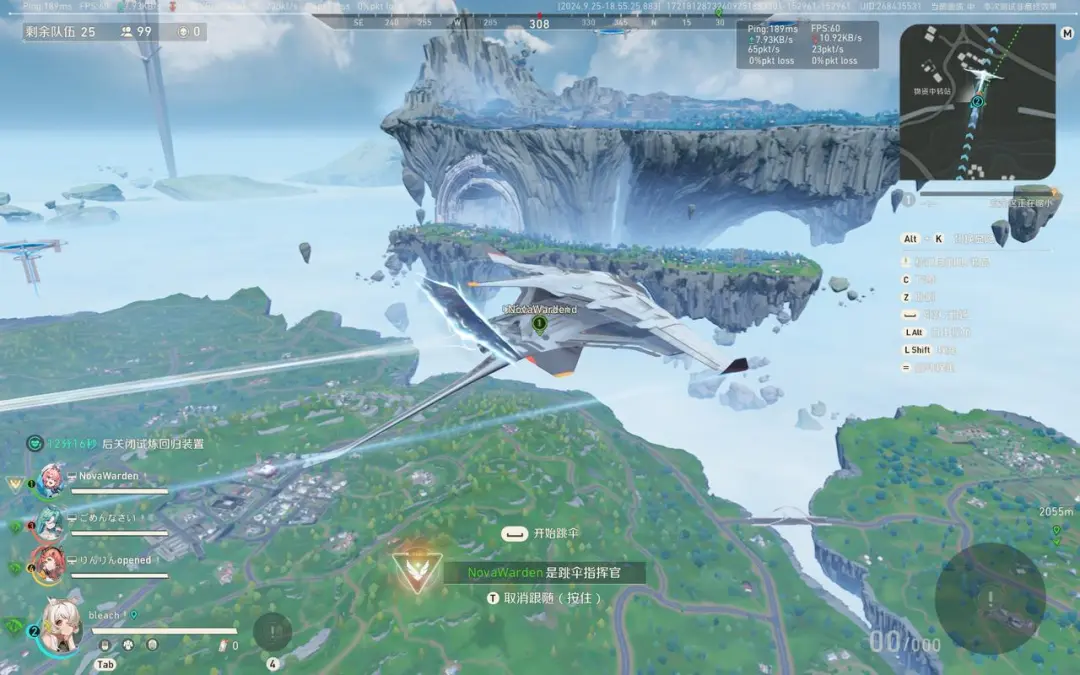Click the dark circular exclamation slot above 4
Screen dimensions: 1080x675
coord(272,632)
